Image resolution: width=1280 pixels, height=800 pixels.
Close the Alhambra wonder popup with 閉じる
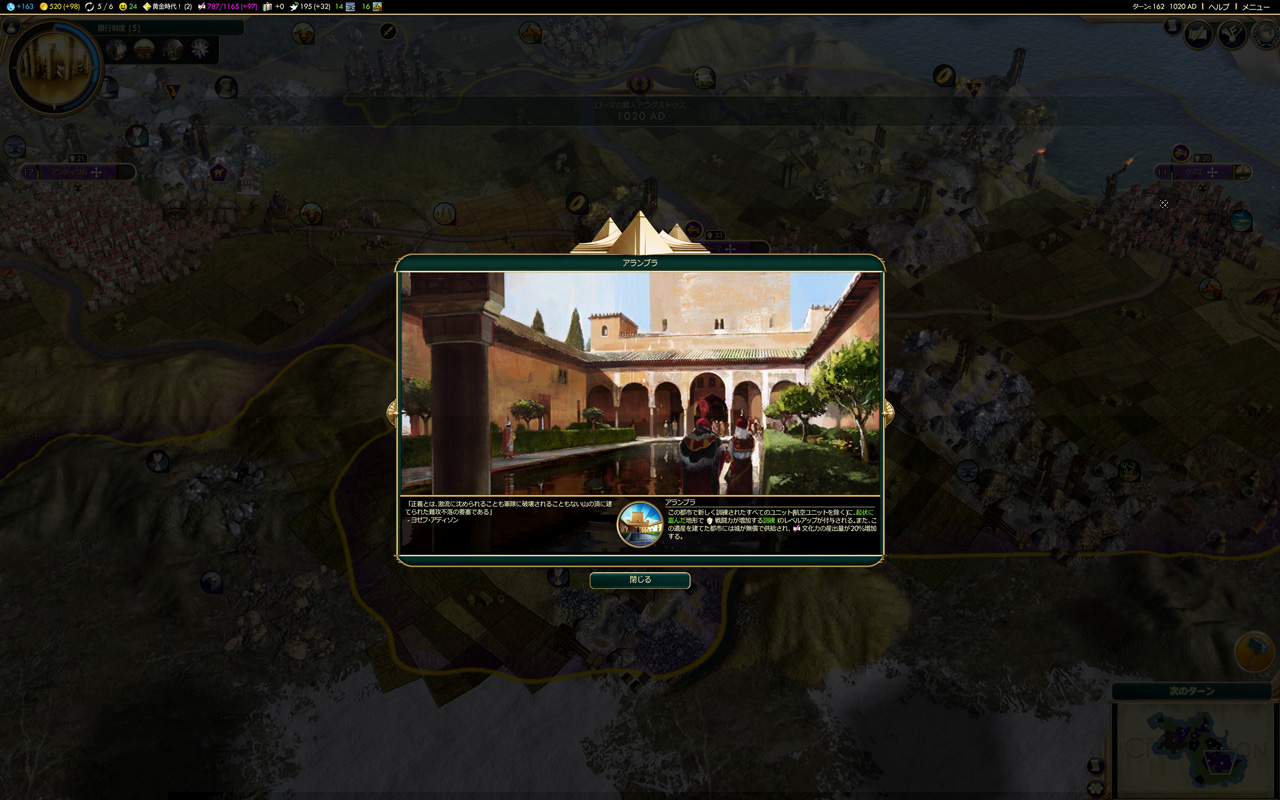[640, 580]
